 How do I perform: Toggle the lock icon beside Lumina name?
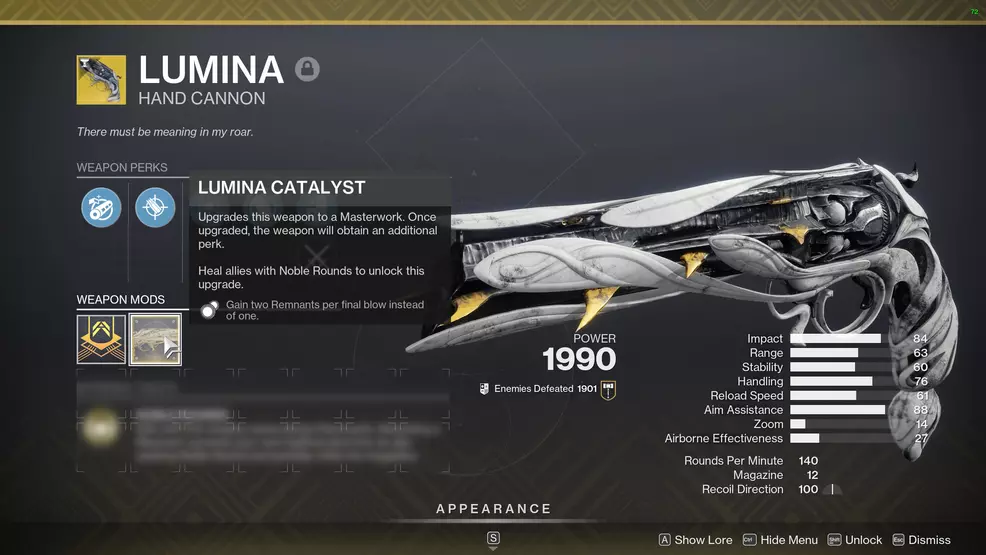tap(307, 70)
